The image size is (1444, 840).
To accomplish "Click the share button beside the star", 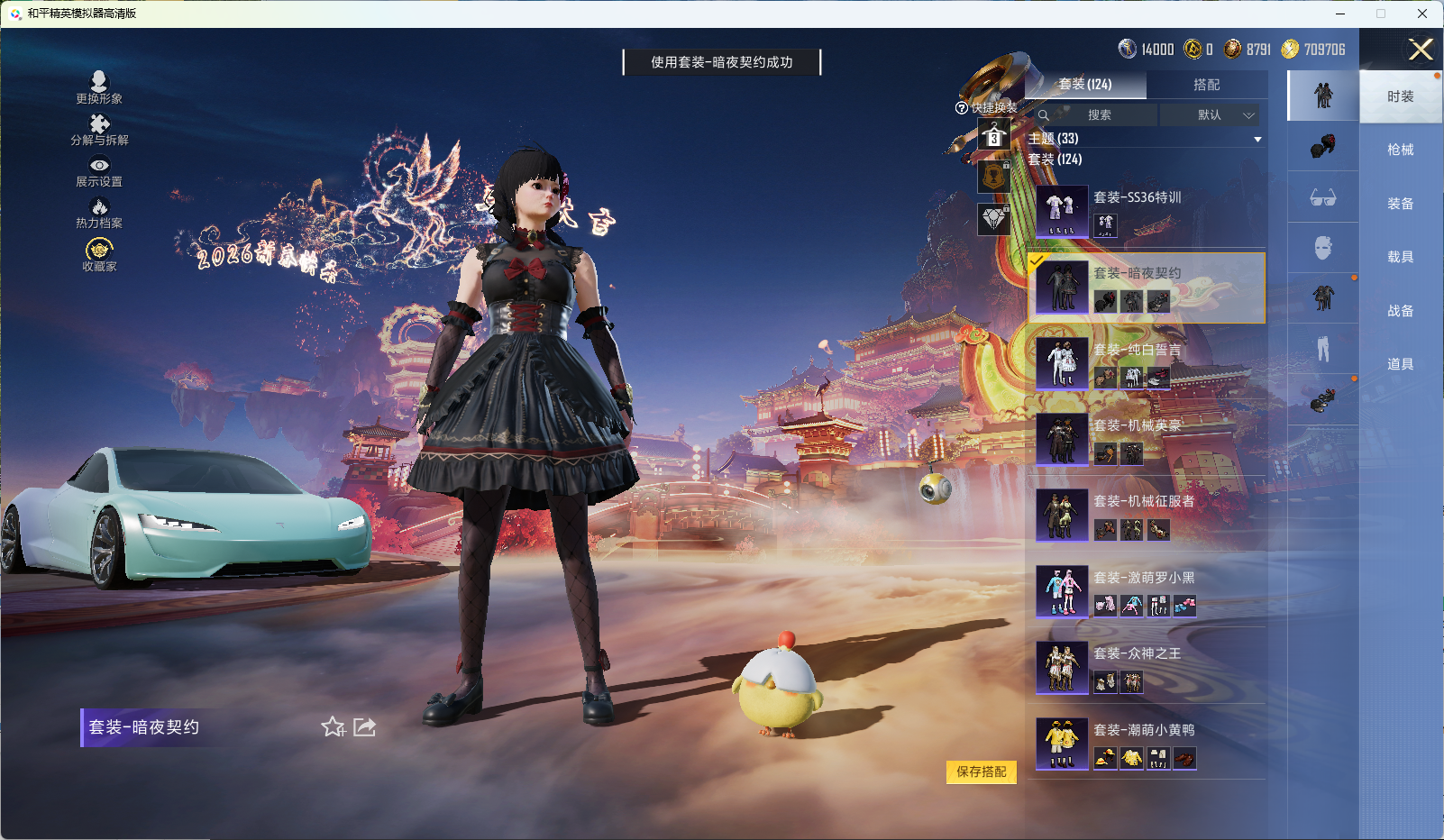I will [x=364, y=726].
